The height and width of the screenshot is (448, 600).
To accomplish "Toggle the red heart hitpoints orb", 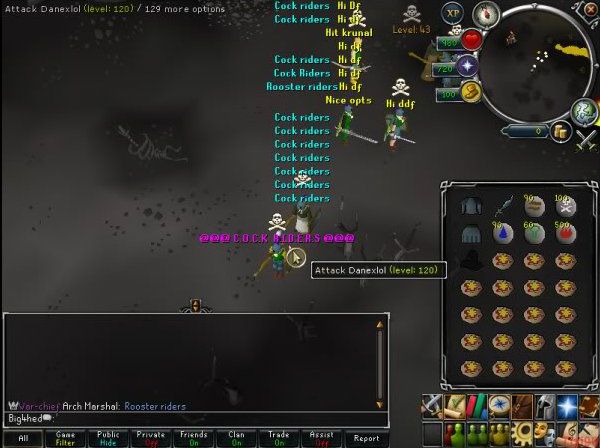I will tap(472, 41).
